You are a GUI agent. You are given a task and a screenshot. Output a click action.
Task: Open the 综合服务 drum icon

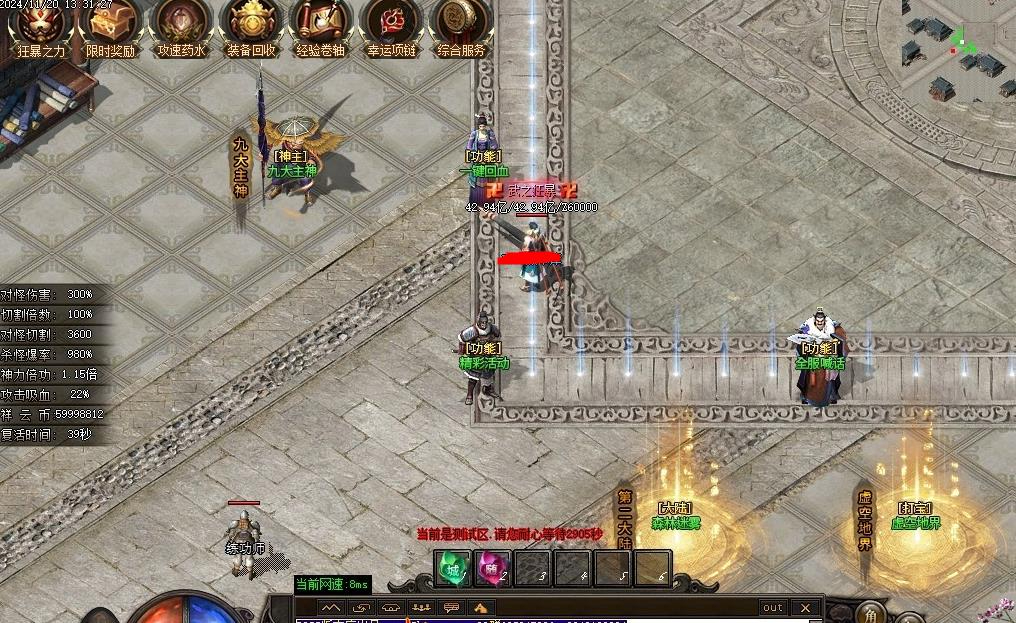click(461, 24)
